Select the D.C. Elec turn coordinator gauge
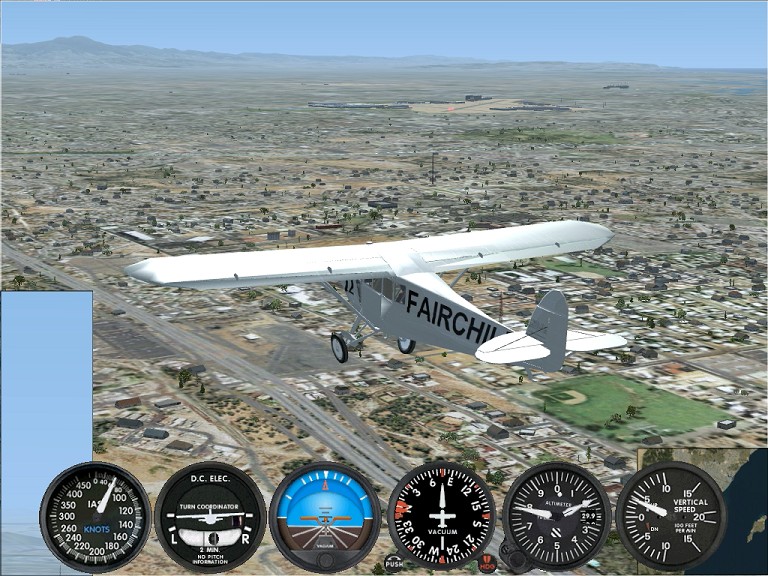 click(210, 516)
